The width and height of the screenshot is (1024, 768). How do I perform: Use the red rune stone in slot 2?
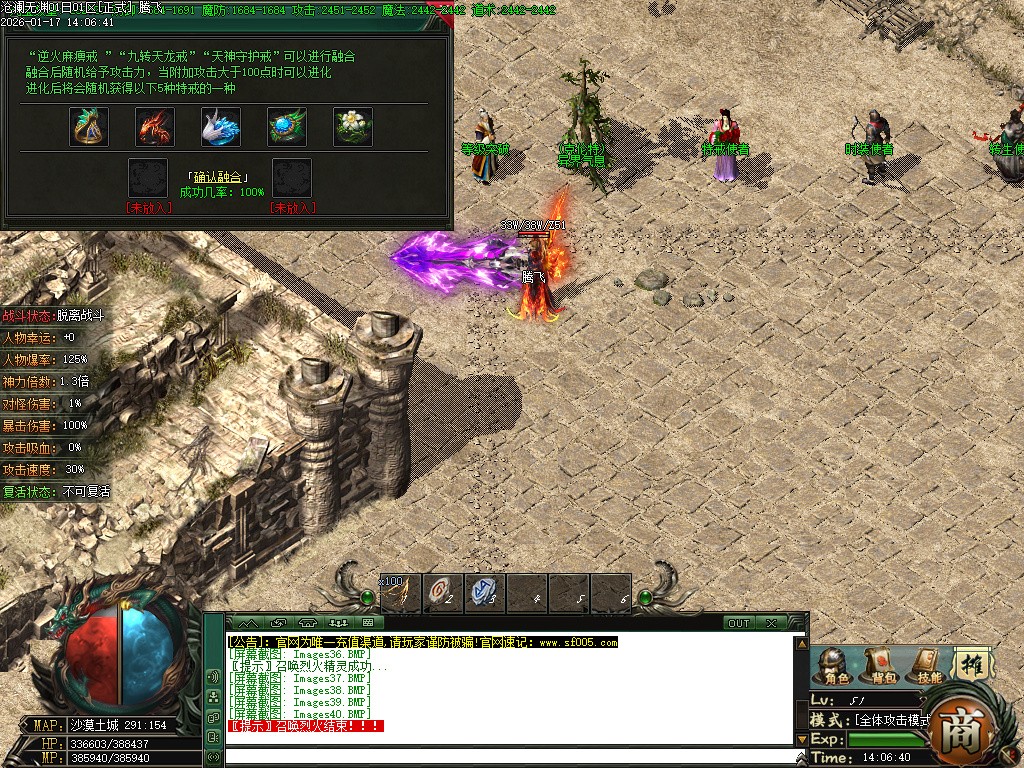[x=442, y=593]
